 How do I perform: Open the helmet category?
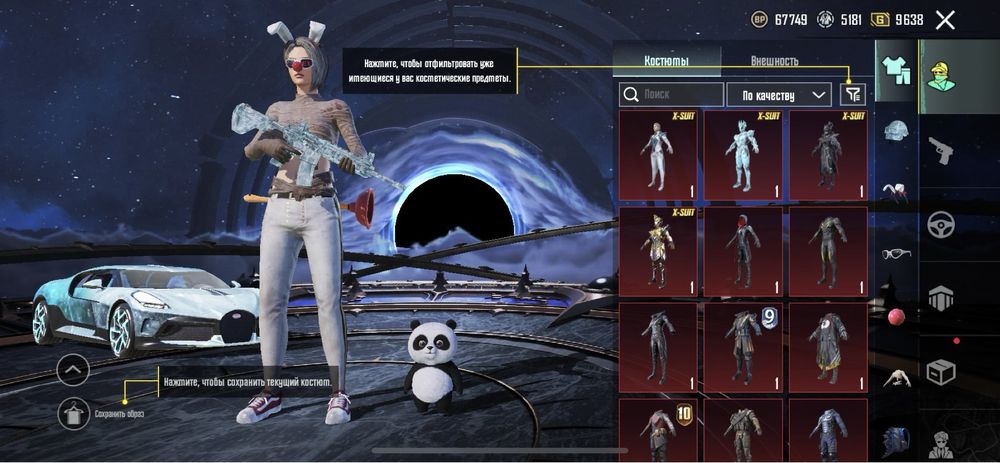coord(896,130)
